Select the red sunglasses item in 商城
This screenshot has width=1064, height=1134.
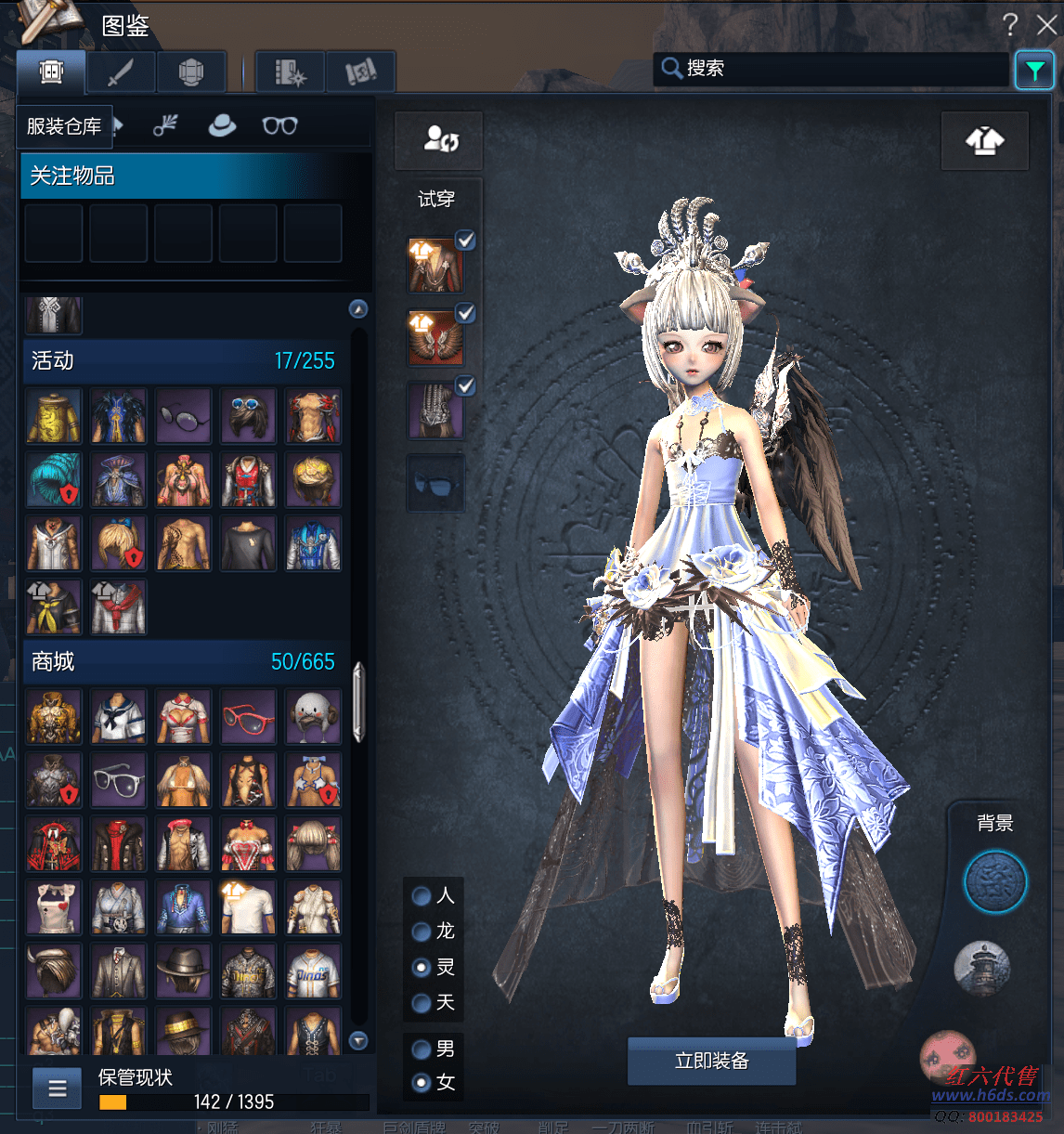point(248,717)
